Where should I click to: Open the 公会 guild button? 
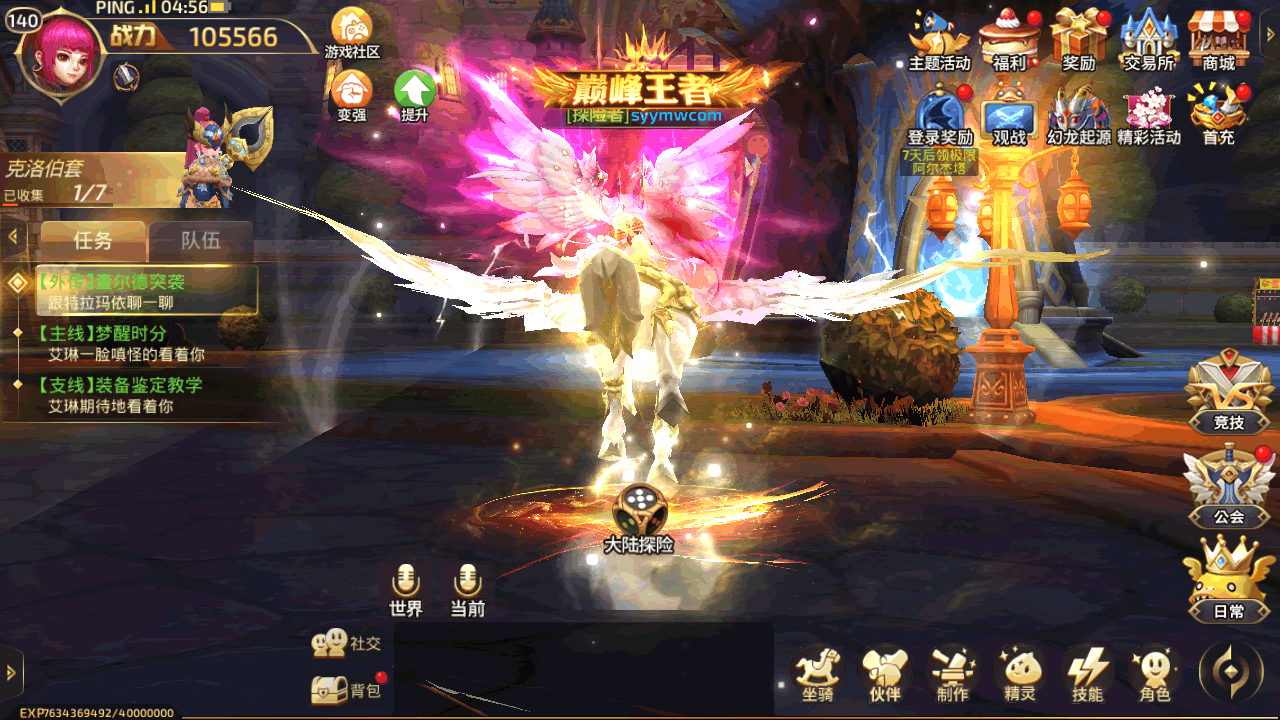[1228, 486]
